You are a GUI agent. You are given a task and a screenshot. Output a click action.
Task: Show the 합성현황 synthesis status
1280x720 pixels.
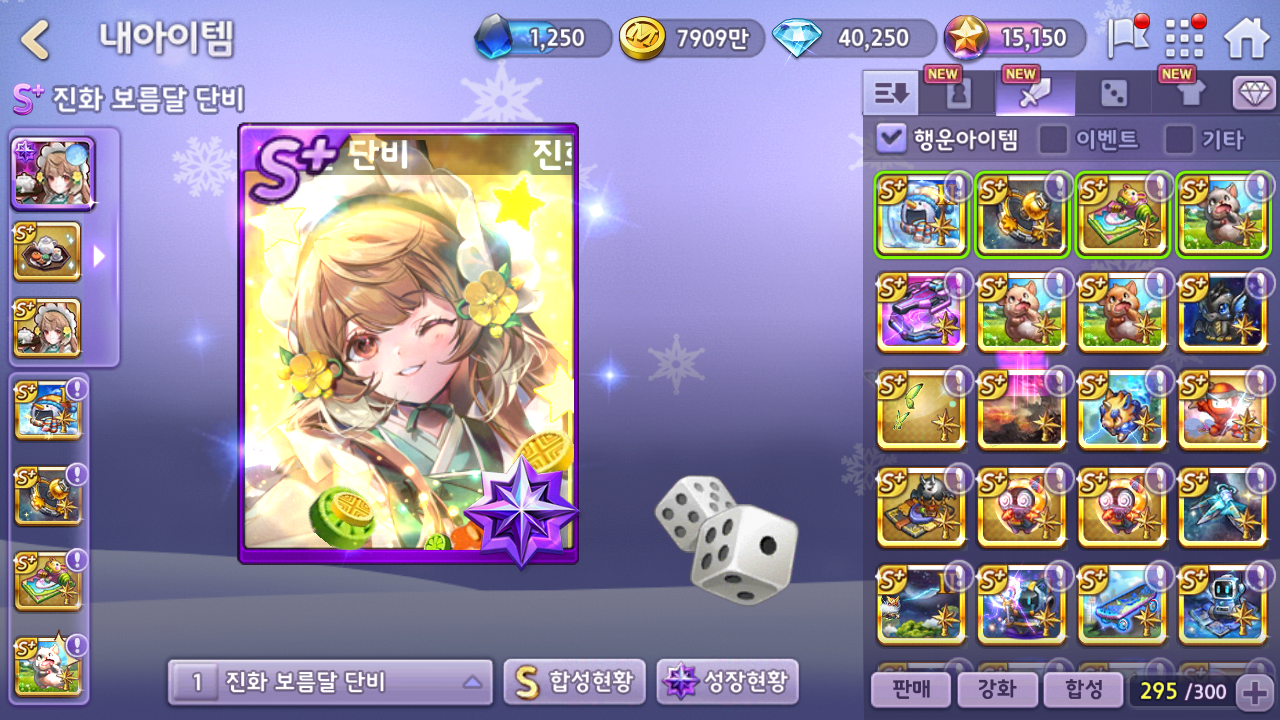point(574,683)
